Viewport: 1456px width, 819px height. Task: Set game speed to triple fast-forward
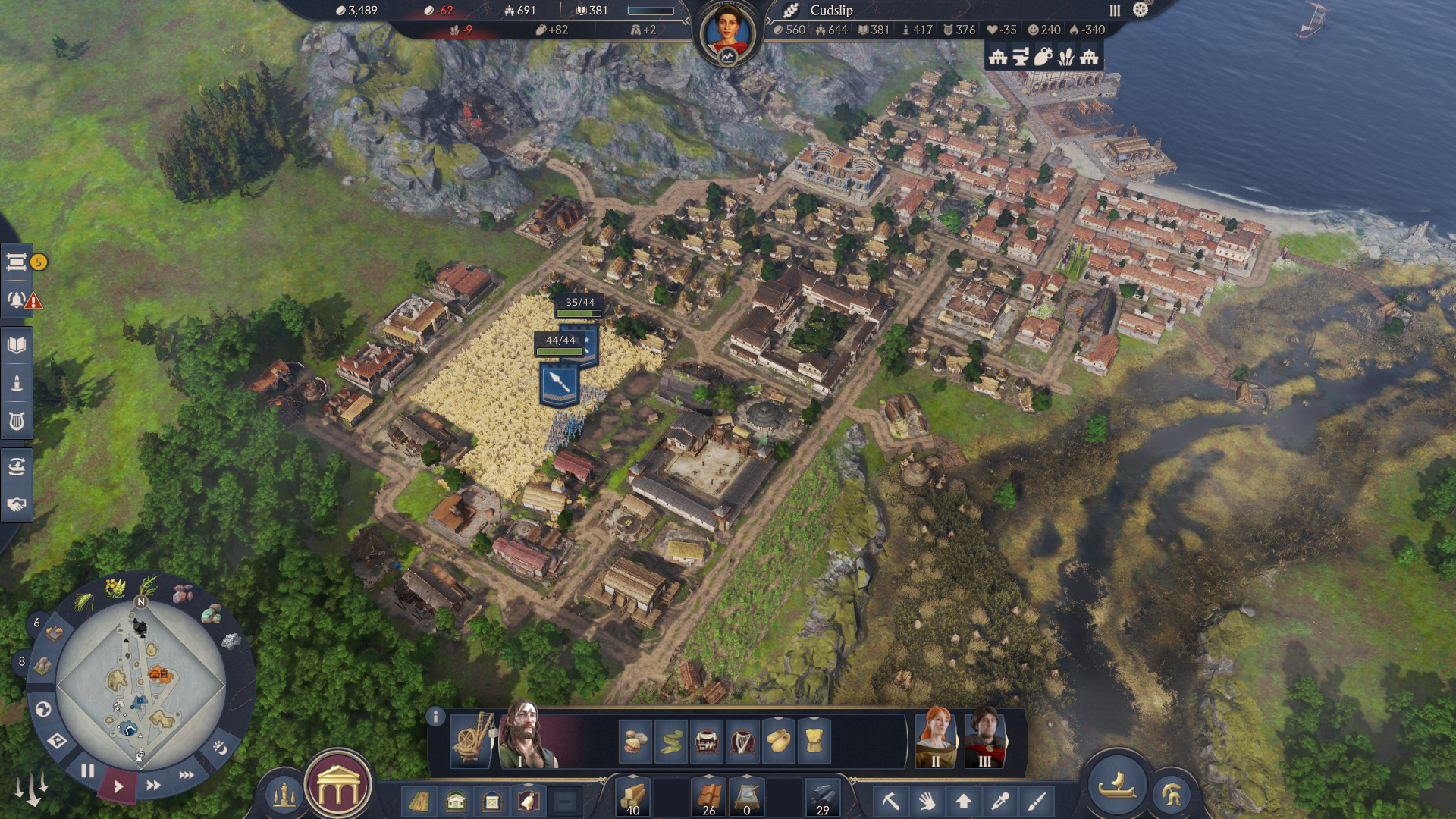(187, 775)
